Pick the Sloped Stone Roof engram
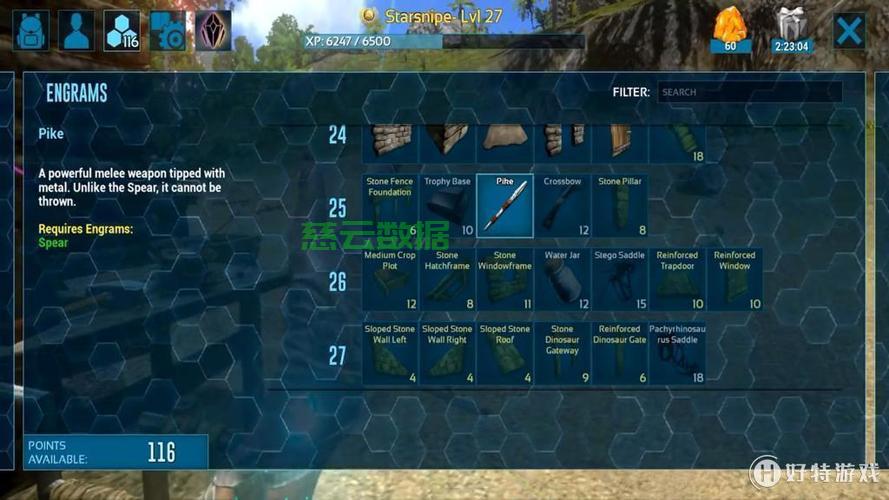Screen dimensions: 889x500 pyautogui.click(x=505, y=354)
